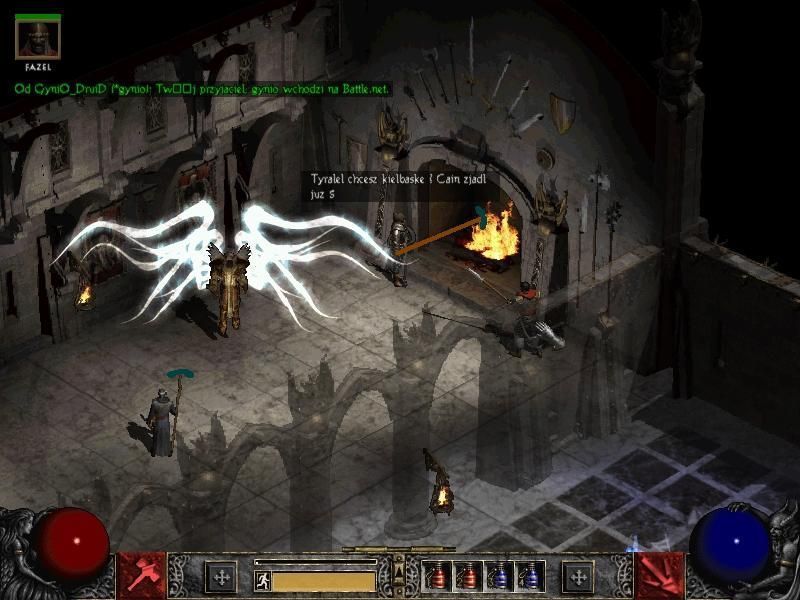Click the Fazel mercenary portrait

(x=38, y=40)
